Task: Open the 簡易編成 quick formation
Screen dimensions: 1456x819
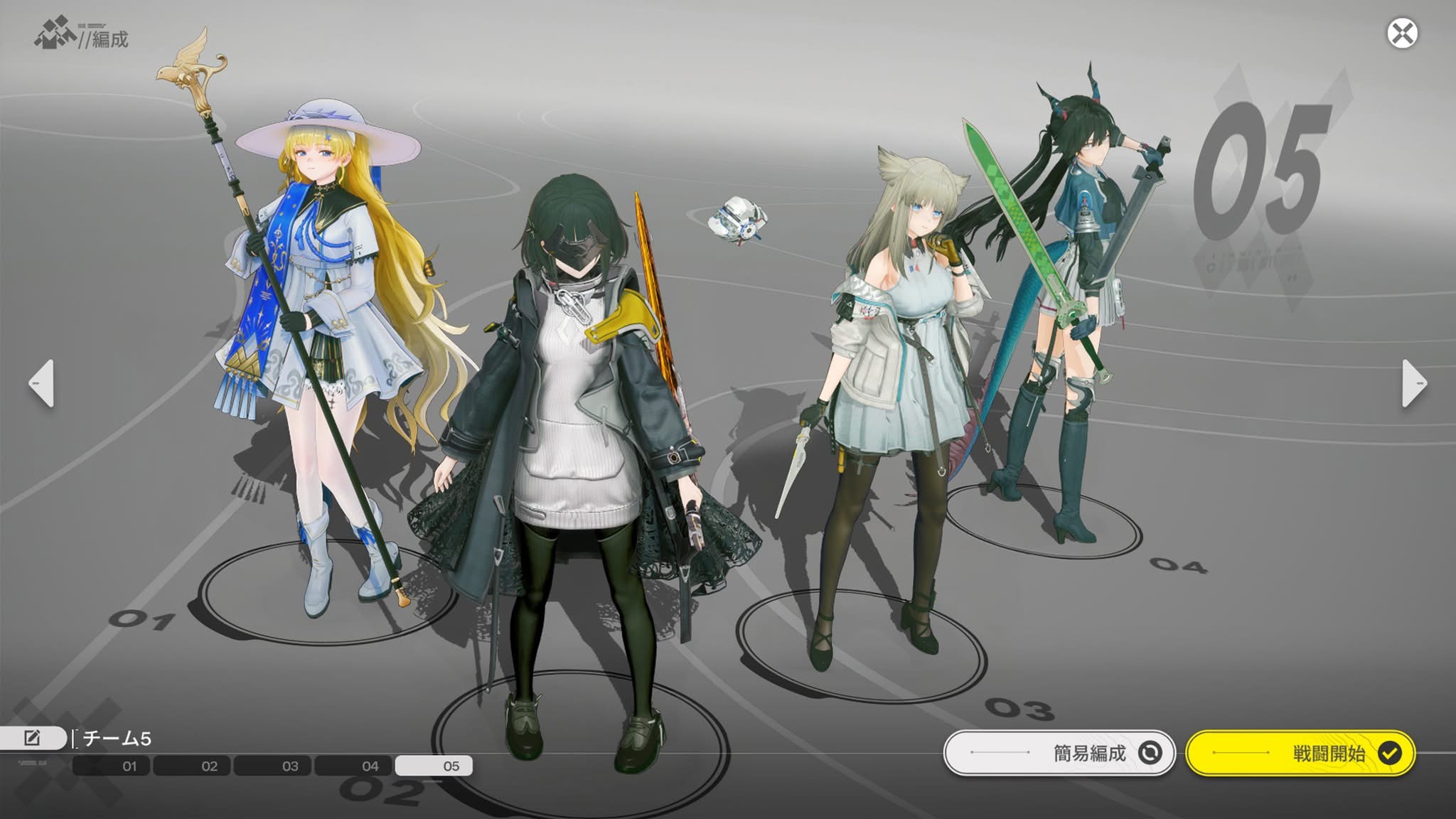Action: (x=1059, y=753)
